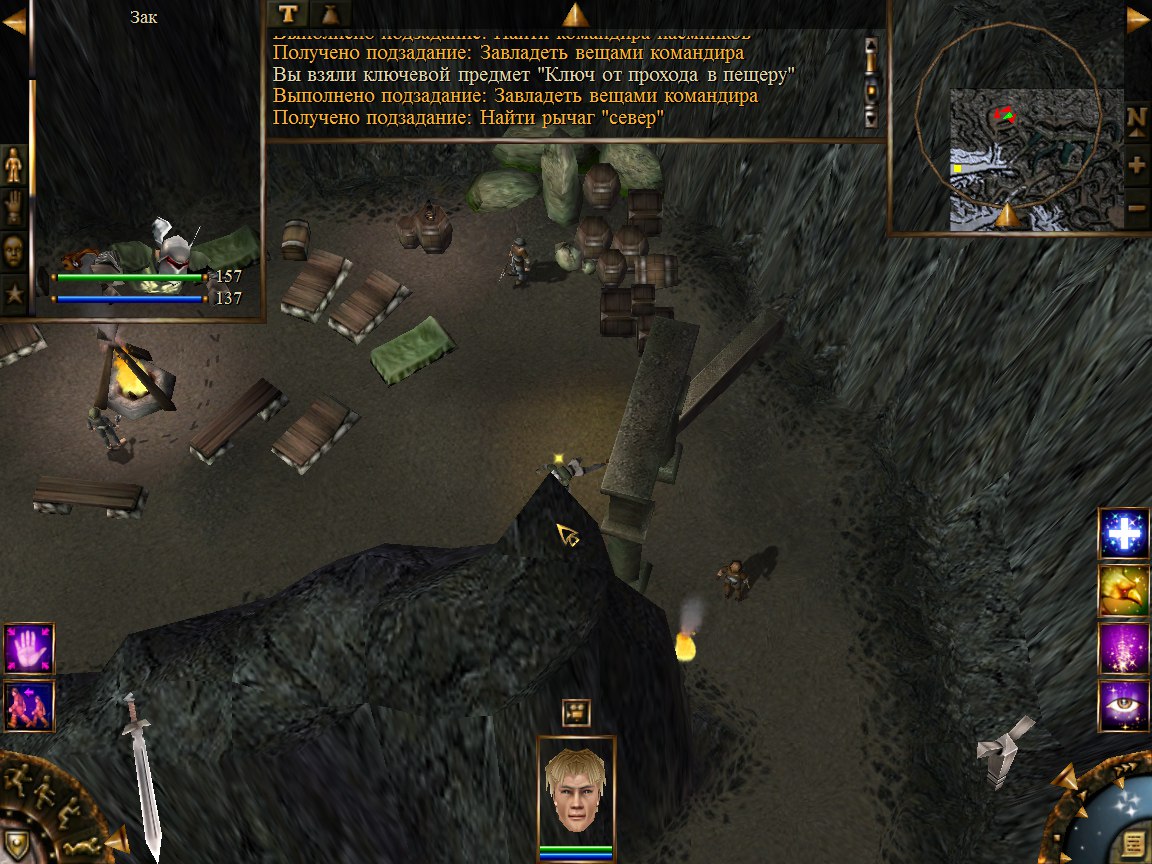This screenshot has height=864, width=1152.
Task: Zoom out the minimap with the minus button
Action: click(x=1136, y=208)
